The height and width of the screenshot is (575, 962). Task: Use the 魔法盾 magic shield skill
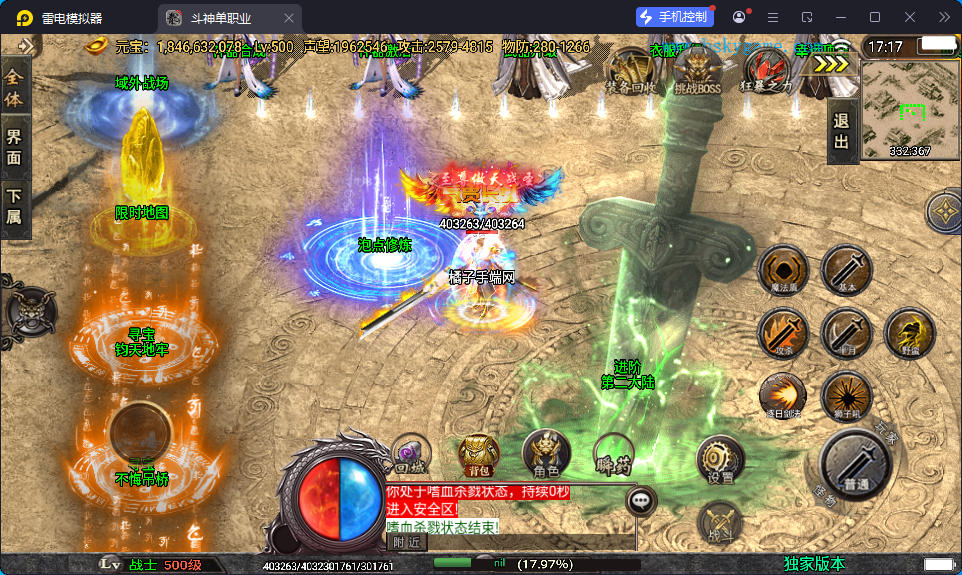[x=783, y=270]
